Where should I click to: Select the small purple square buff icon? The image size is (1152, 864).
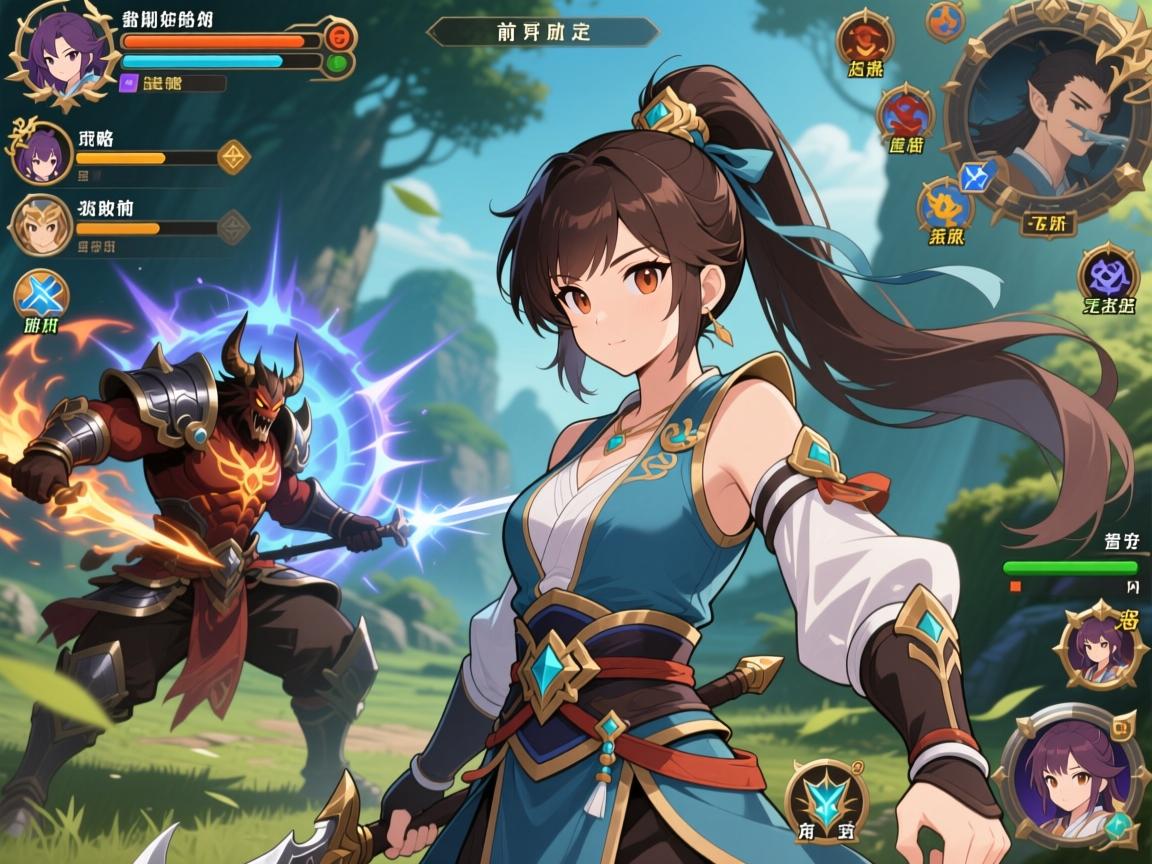click(128, 84)
